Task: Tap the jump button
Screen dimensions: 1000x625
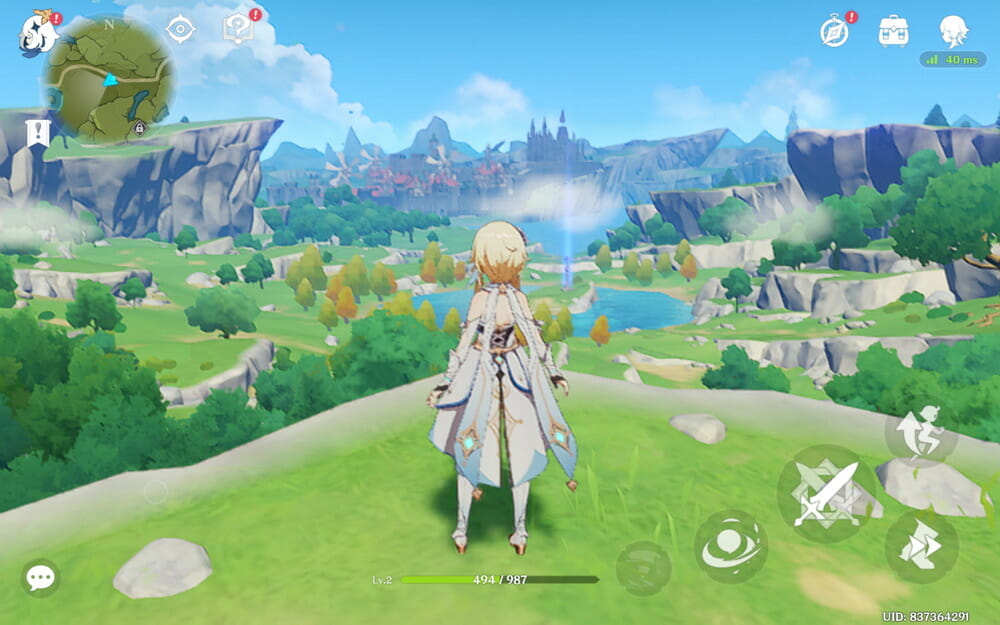Action: click(921, 432)
